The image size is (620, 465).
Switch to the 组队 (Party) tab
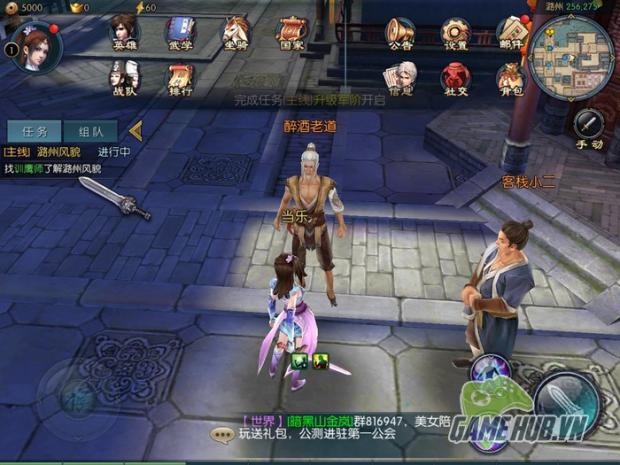point(91,131)
